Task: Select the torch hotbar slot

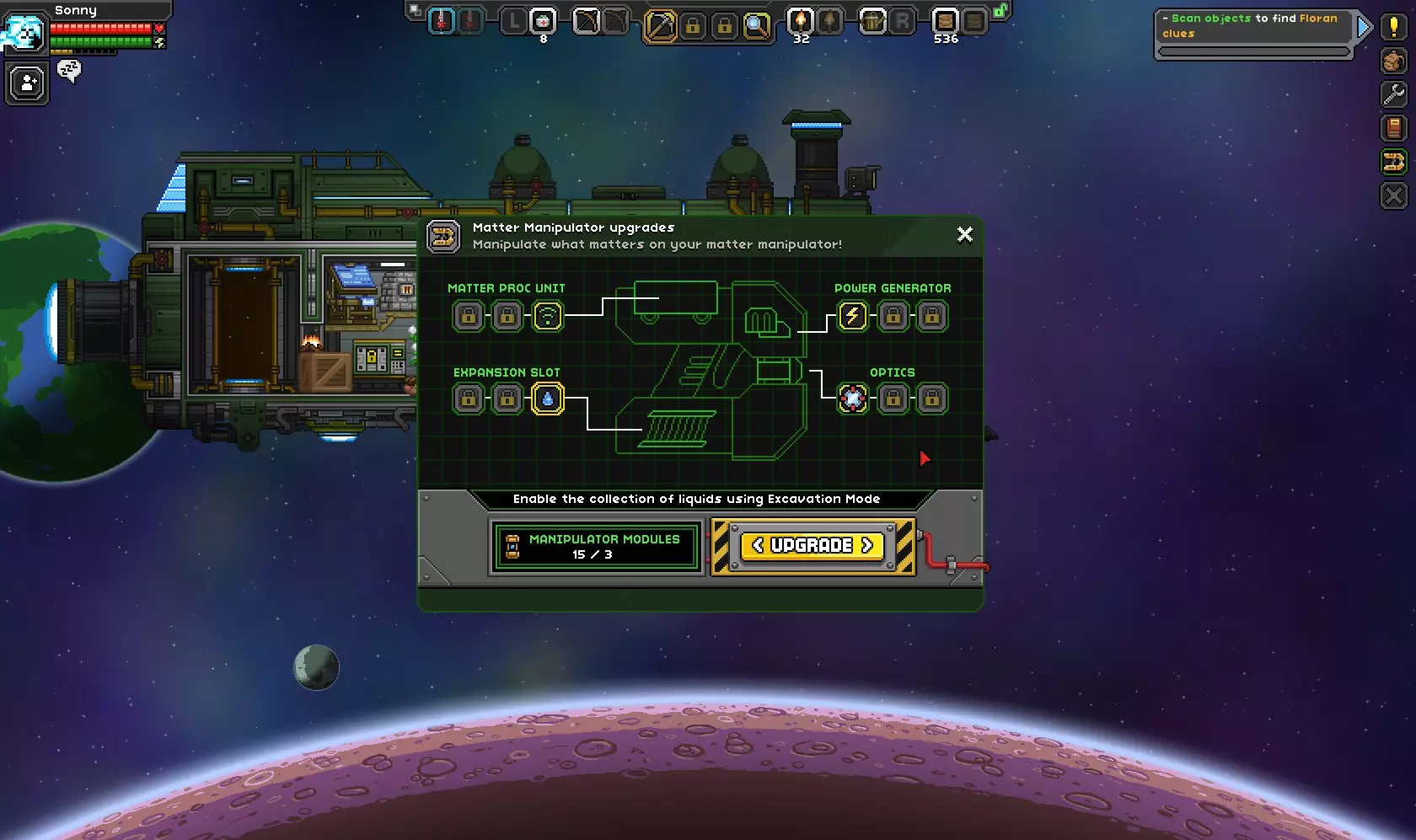Action: pos(800,21)
